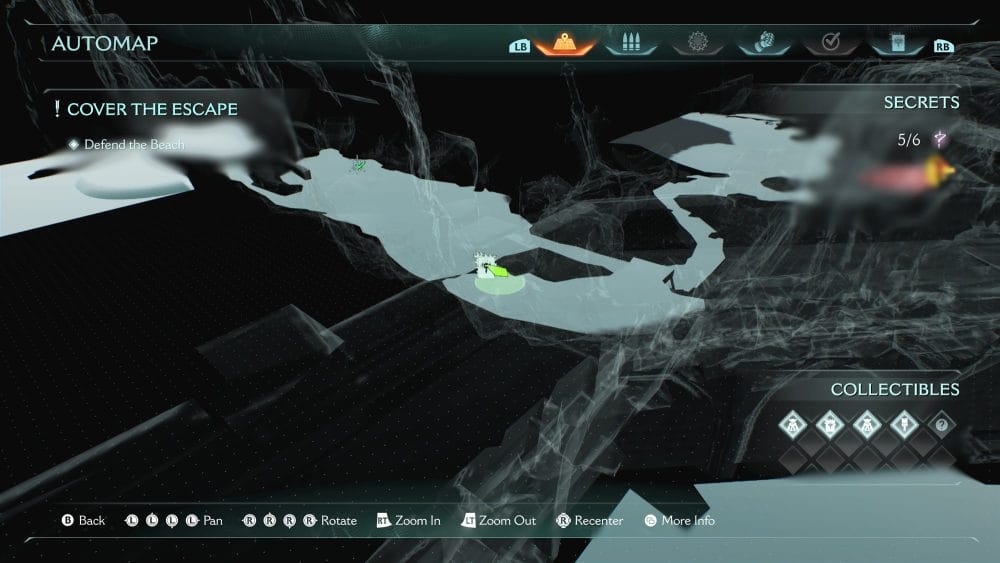1000x563 pixels.
Task: Open the codex book tab
Action: pos(896,44)
